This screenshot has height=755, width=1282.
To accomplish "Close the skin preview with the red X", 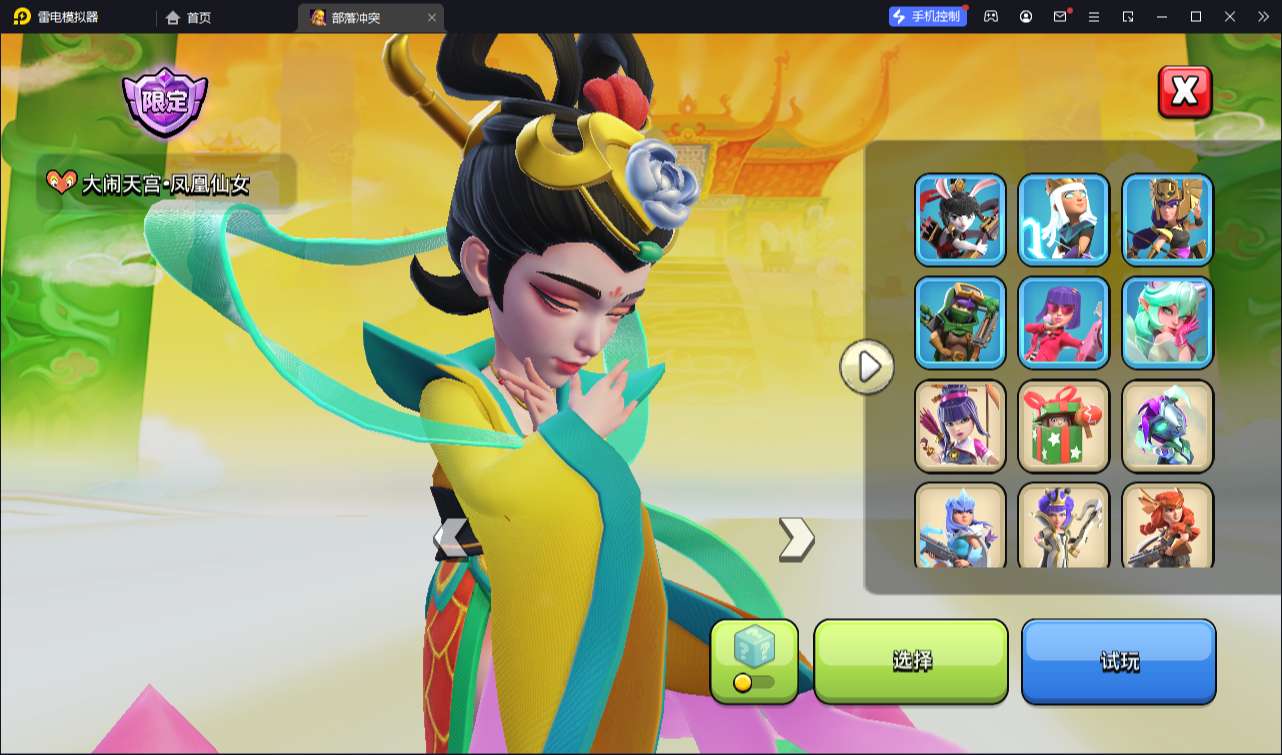I will pyautogui.click(x=1185, y=92).
